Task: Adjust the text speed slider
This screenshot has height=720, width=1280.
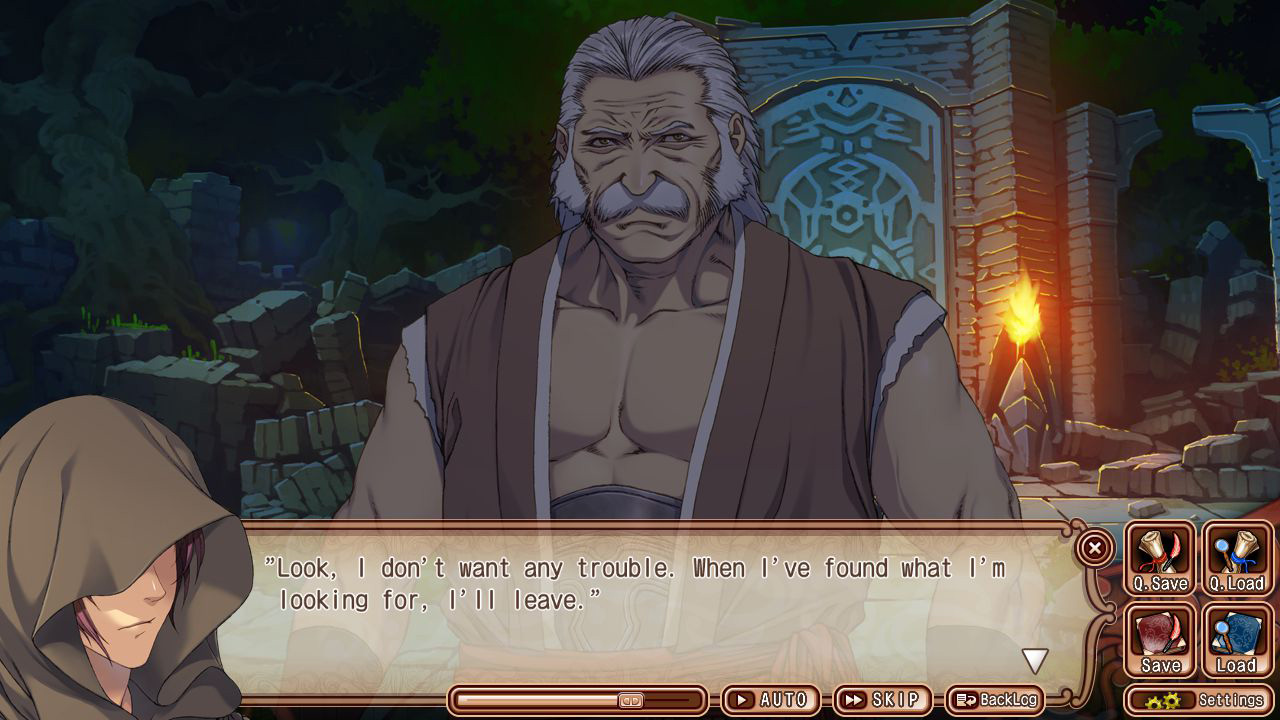Action: [630, 700]
